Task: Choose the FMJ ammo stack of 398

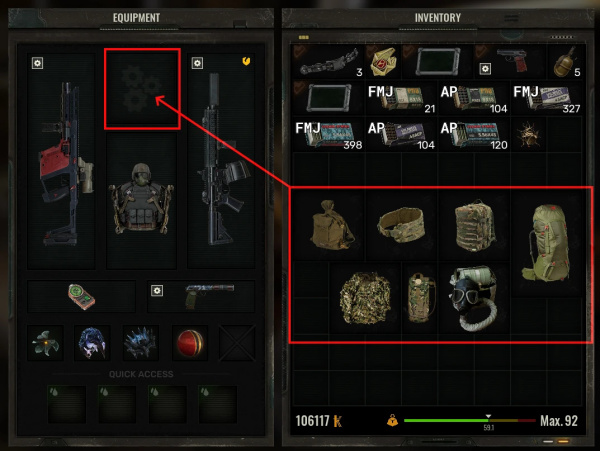Action: tap(328, 136)
